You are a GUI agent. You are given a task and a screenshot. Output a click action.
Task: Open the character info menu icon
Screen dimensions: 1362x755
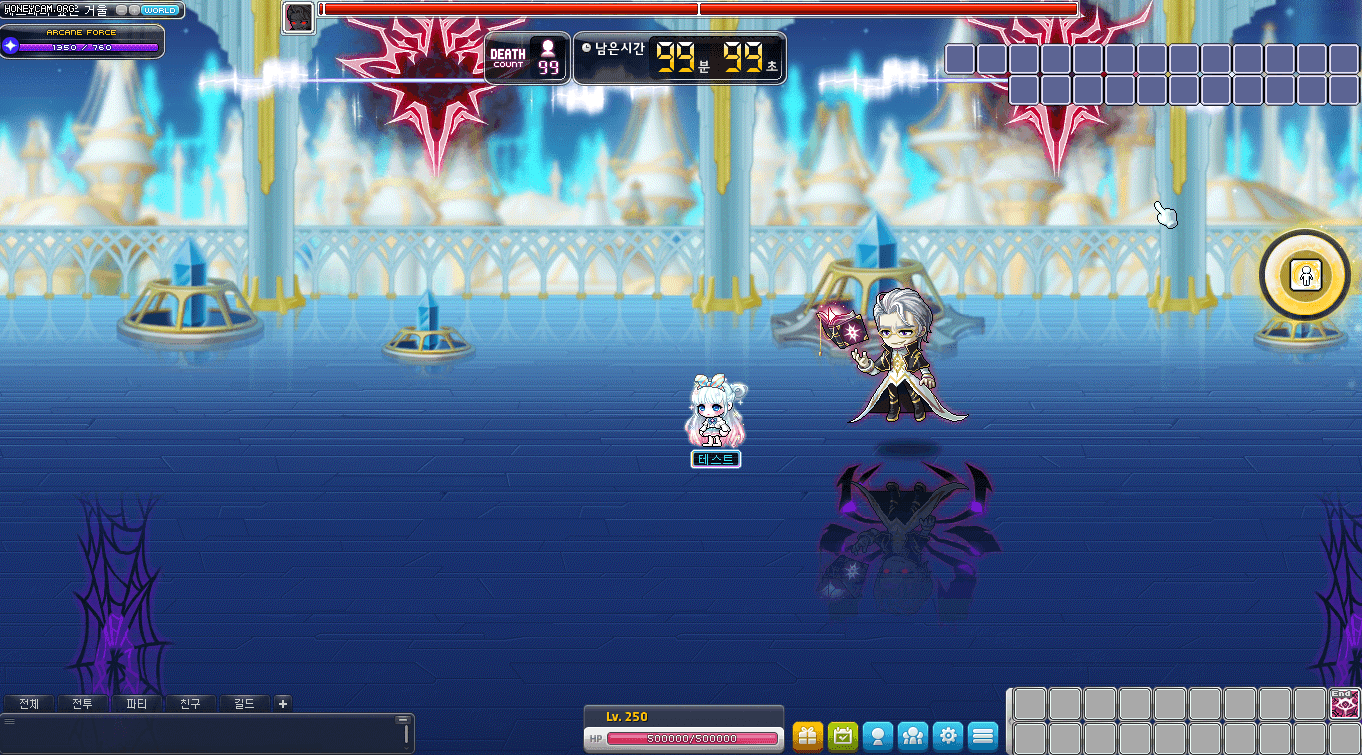point(878,736)
